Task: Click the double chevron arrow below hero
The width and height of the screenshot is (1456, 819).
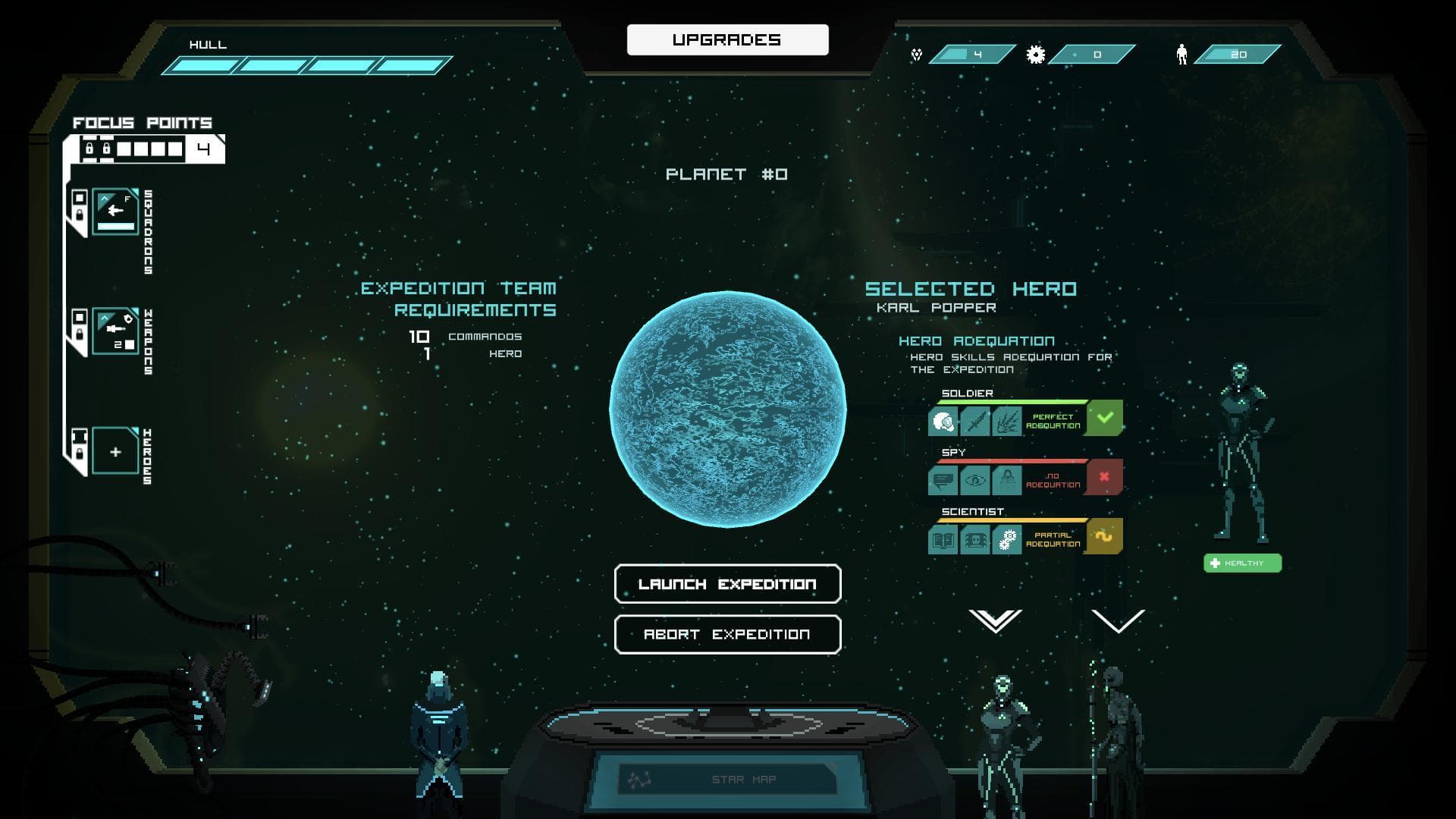Action: coord(995,620)
